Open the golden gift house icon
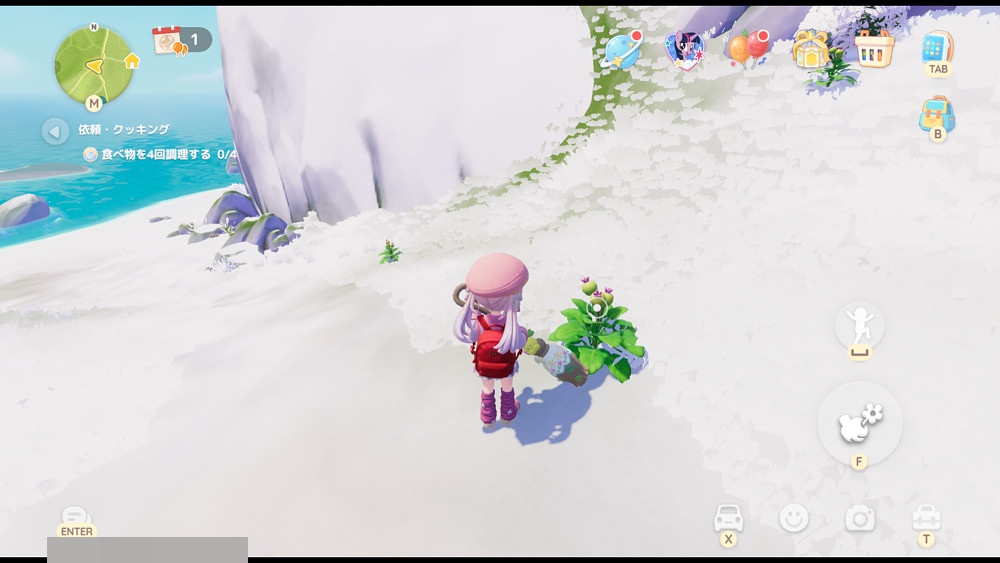The height and width of the screenshot is (563, 1000). [810, 48]
